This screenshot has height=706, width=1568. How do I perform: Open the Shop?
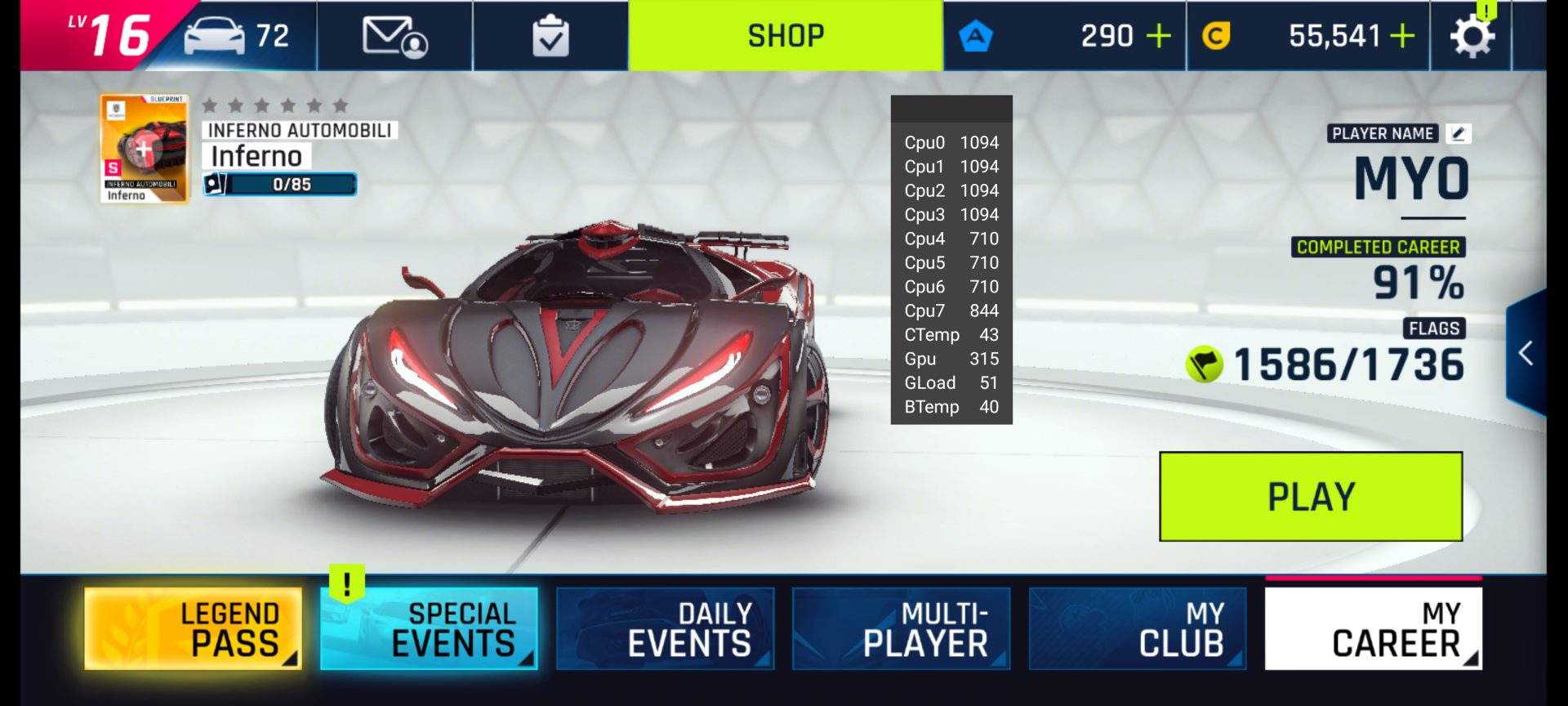[x=786, y=36]
